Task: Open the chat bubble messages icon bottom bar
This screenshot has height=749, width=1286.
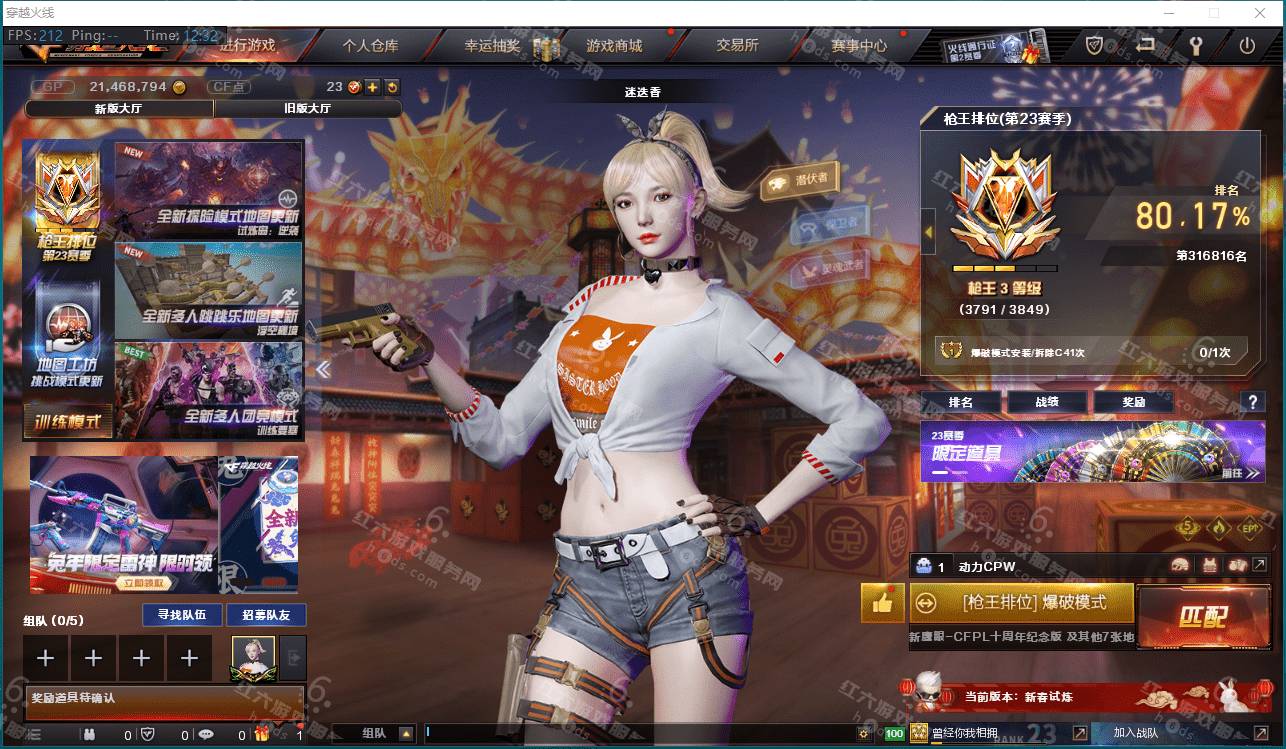Action: [206, 733]
